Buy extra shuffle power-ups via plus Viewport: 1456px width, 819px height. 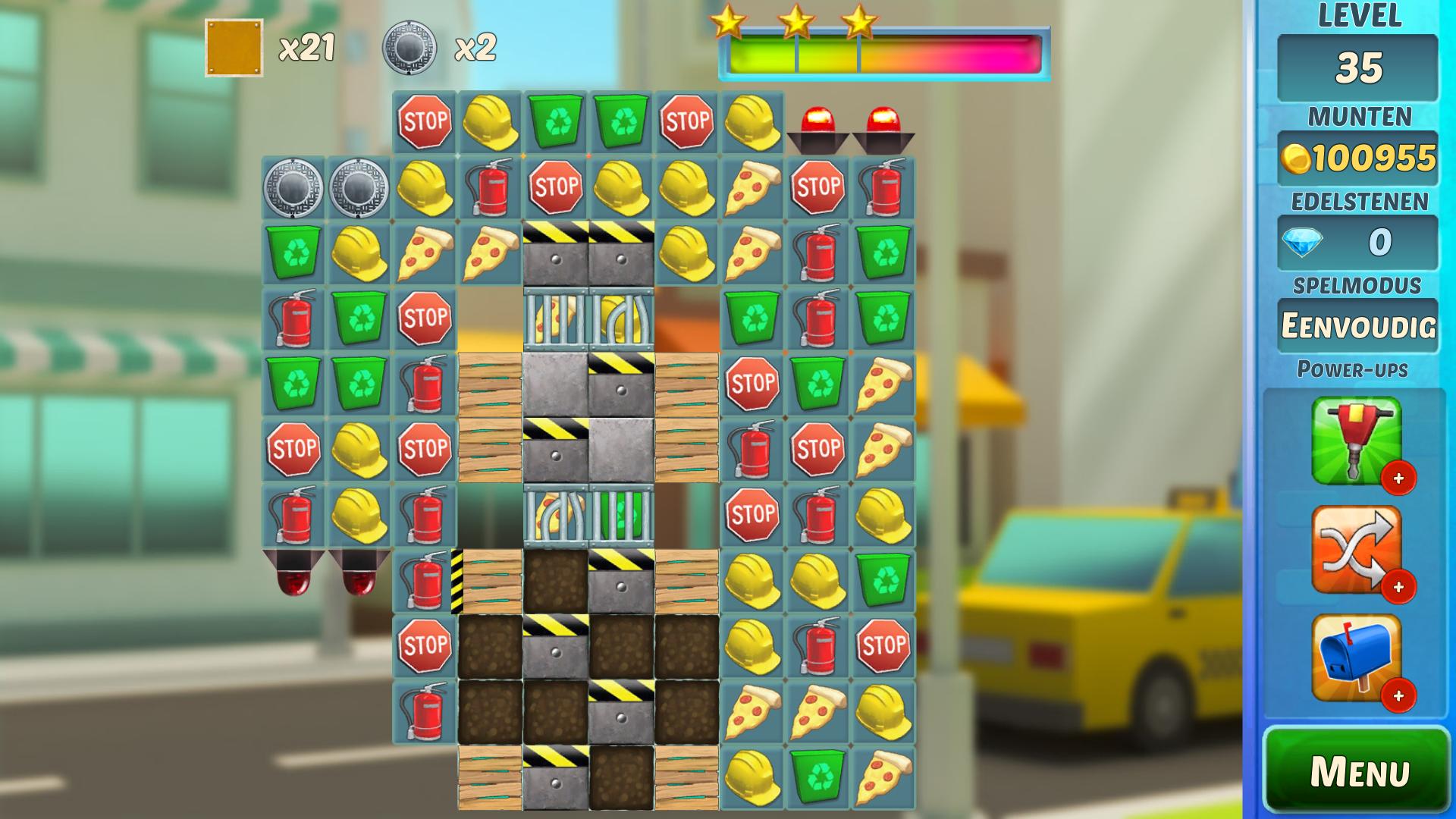[1398, 587]
